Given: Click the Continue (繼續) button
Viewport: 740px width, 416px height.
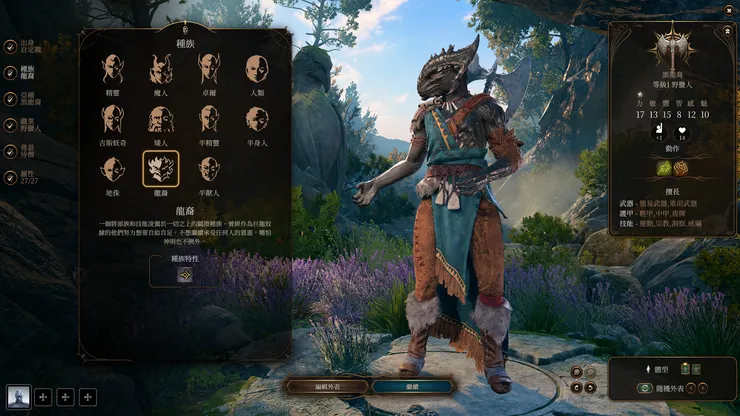Looking at the screenshot, I should click(x=414, y=385).
